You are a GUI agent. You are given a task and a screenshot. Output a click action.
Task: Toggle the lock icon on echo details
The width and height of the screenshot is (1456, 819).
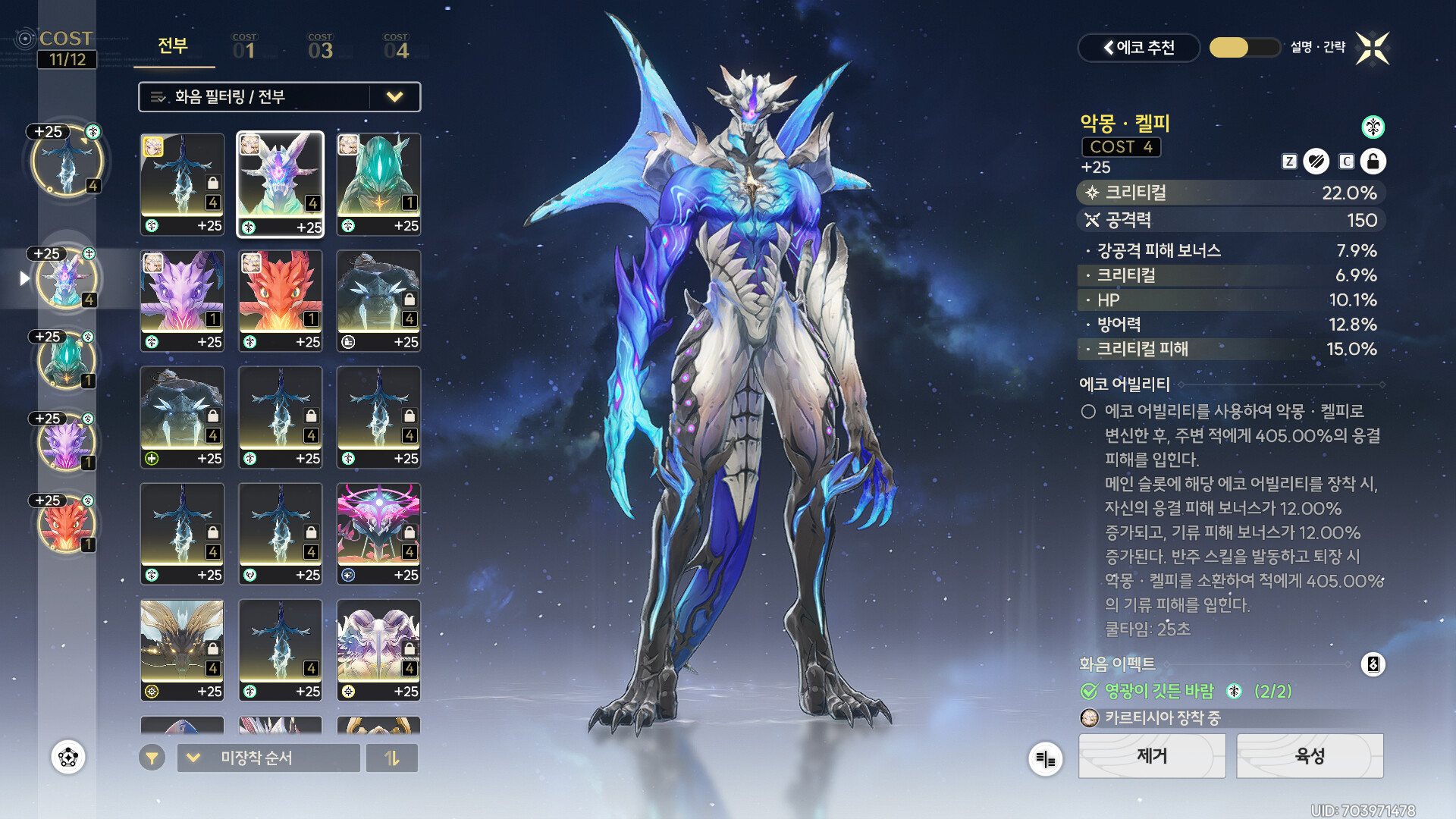pos(1373,162)
